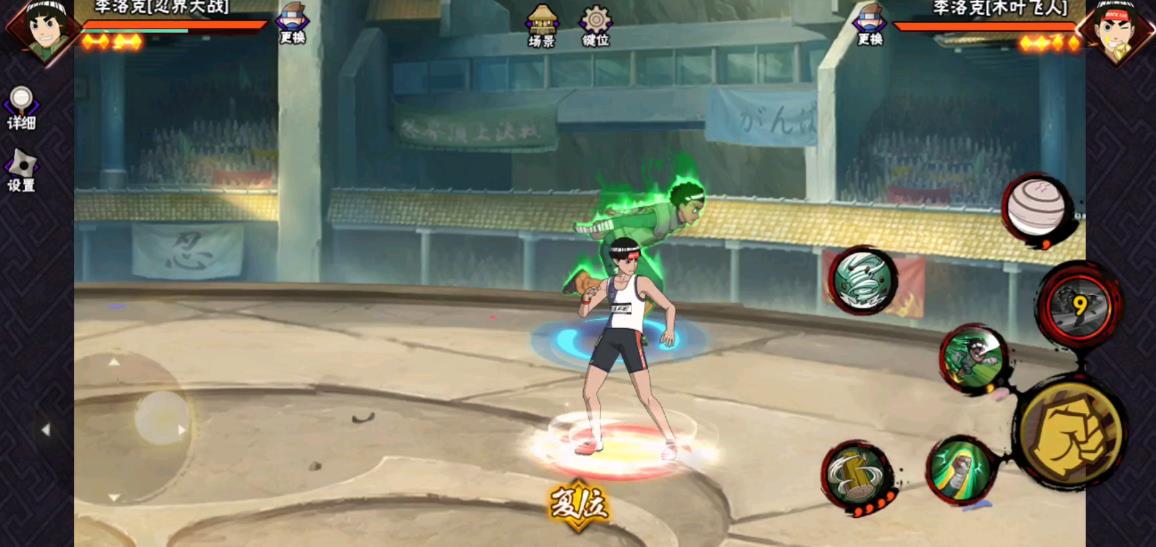Click the 复位 reset position button
This screenshot has height=547, width=1156.
click(x=578, y=504)
